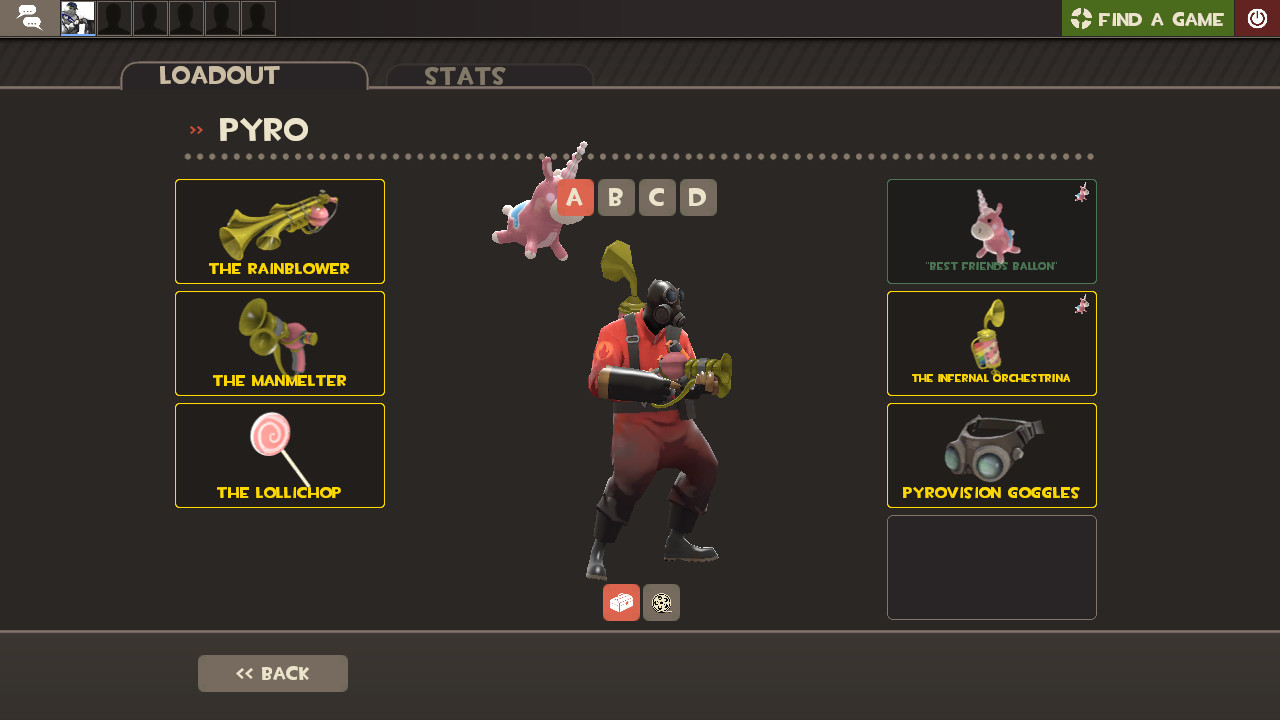Select the Lollichop melee weapon
The width and height of the screenshot is (1280, 720).
(279, 455)
